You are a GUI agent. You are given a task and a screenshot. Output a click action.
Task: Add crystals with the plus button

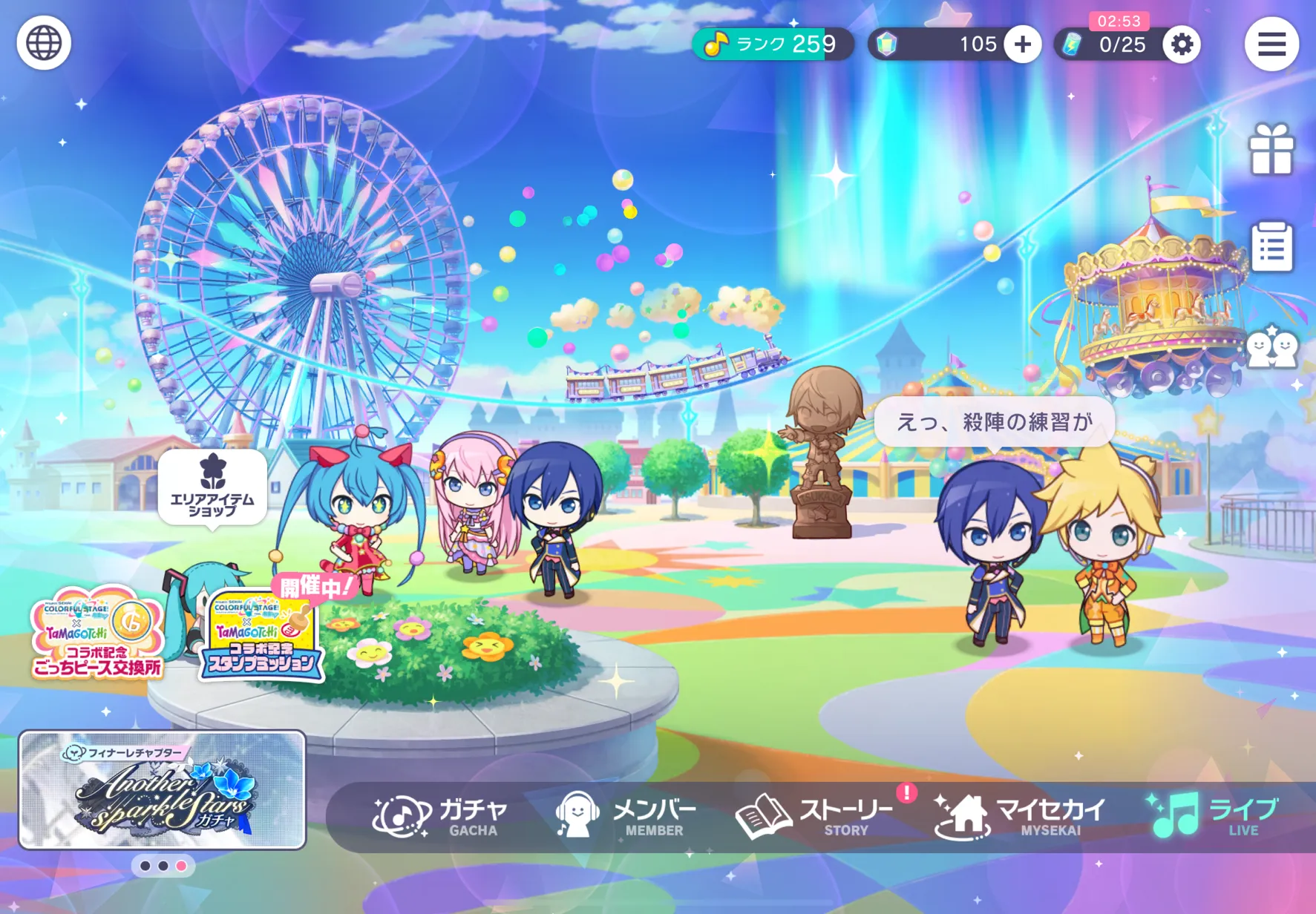[x=1022, y=45]
